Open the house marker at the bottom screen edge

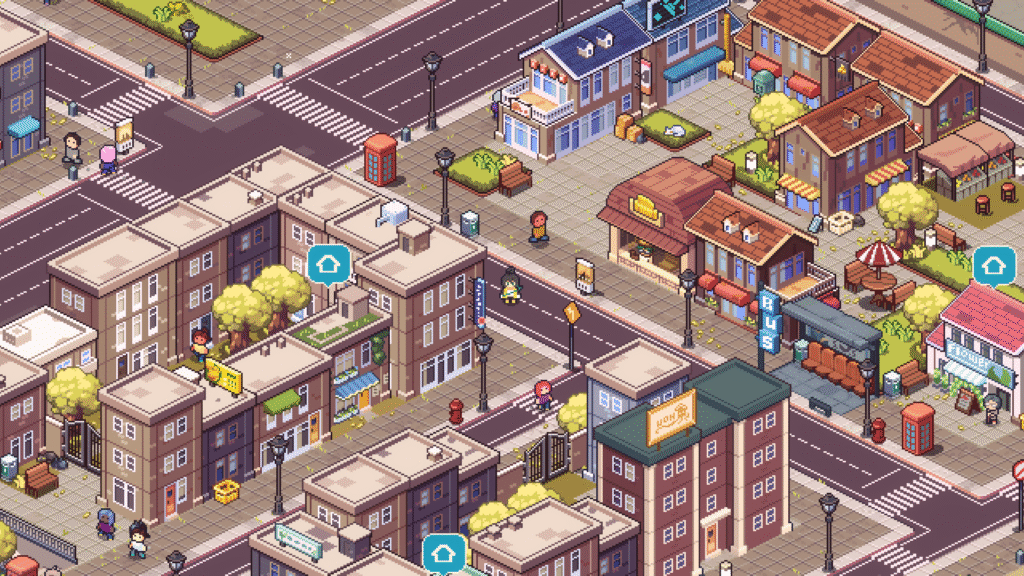pos(444,553)
